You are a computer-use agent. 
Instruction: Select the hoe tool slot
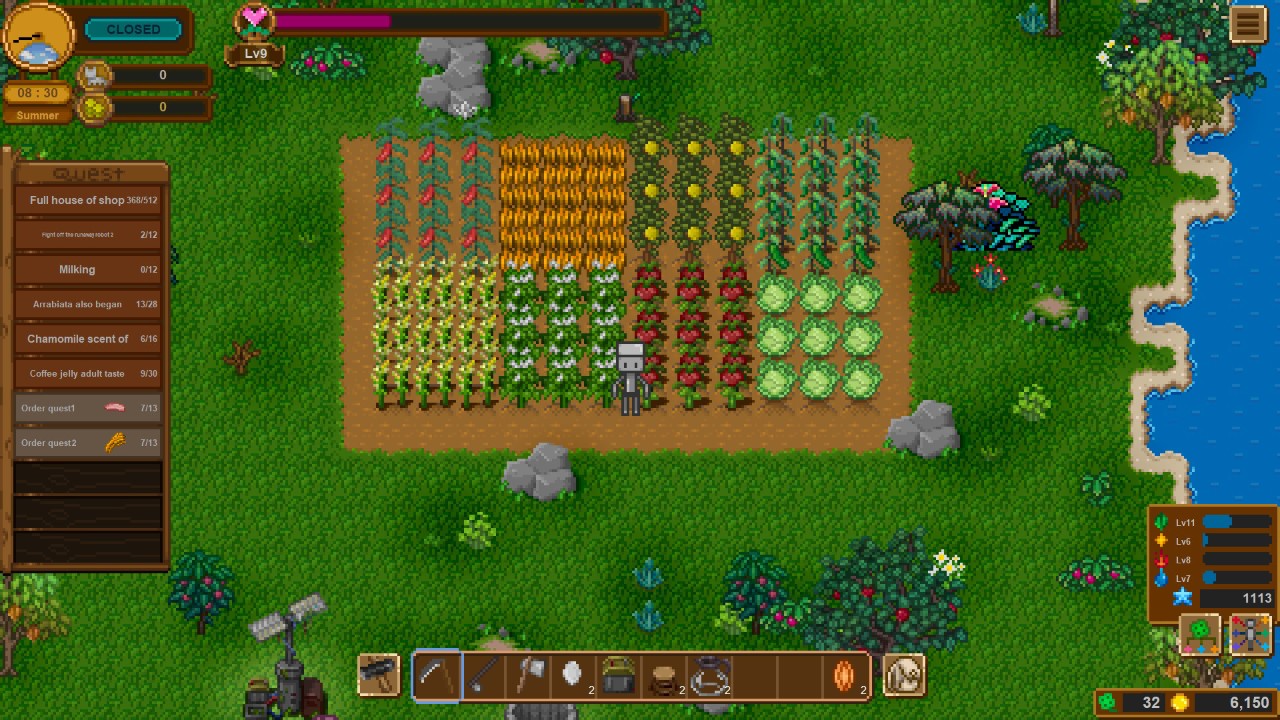point(483,676)
